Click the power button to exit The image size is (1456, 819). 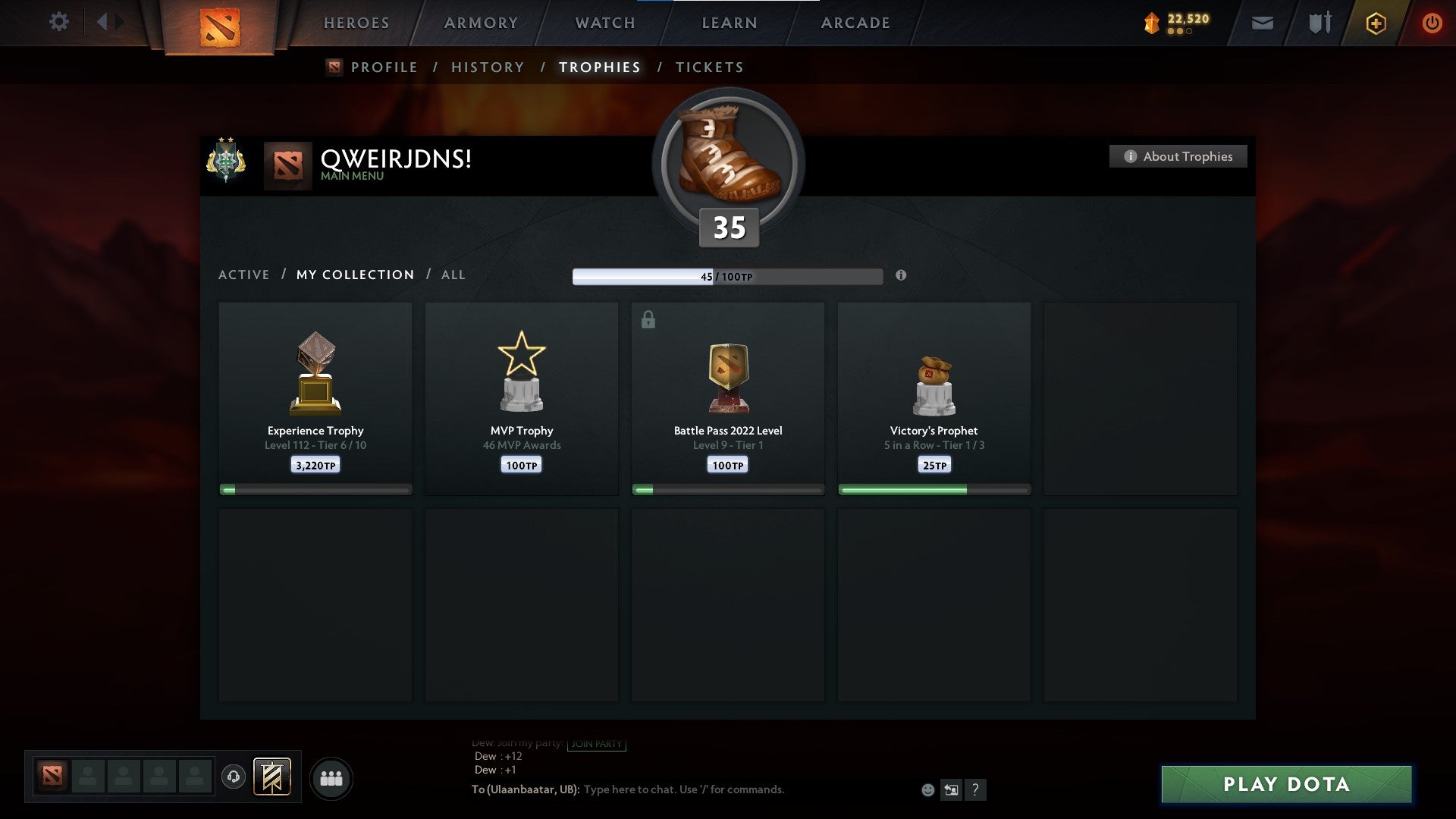[1432, 24]
